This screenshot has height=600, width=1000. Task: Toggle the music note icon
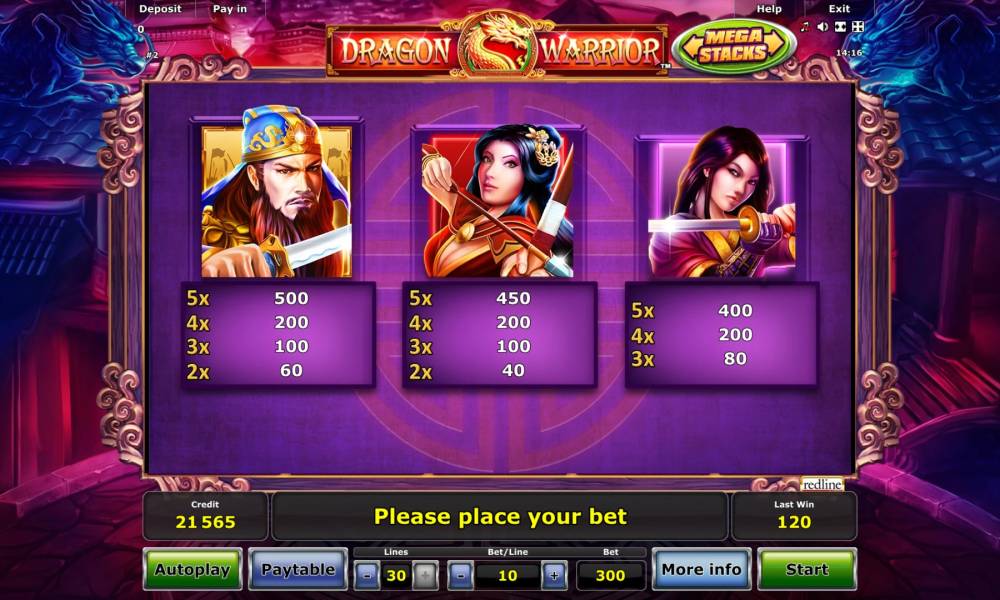pos(805,27)
